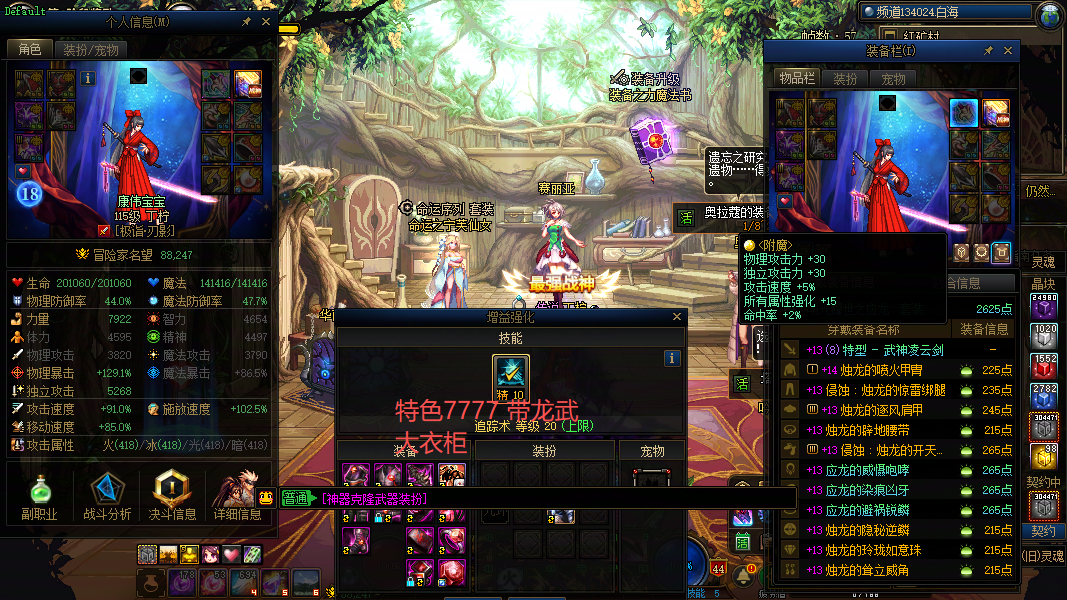
Task: Click the info button in 增益强化 window
Action: 673,357
